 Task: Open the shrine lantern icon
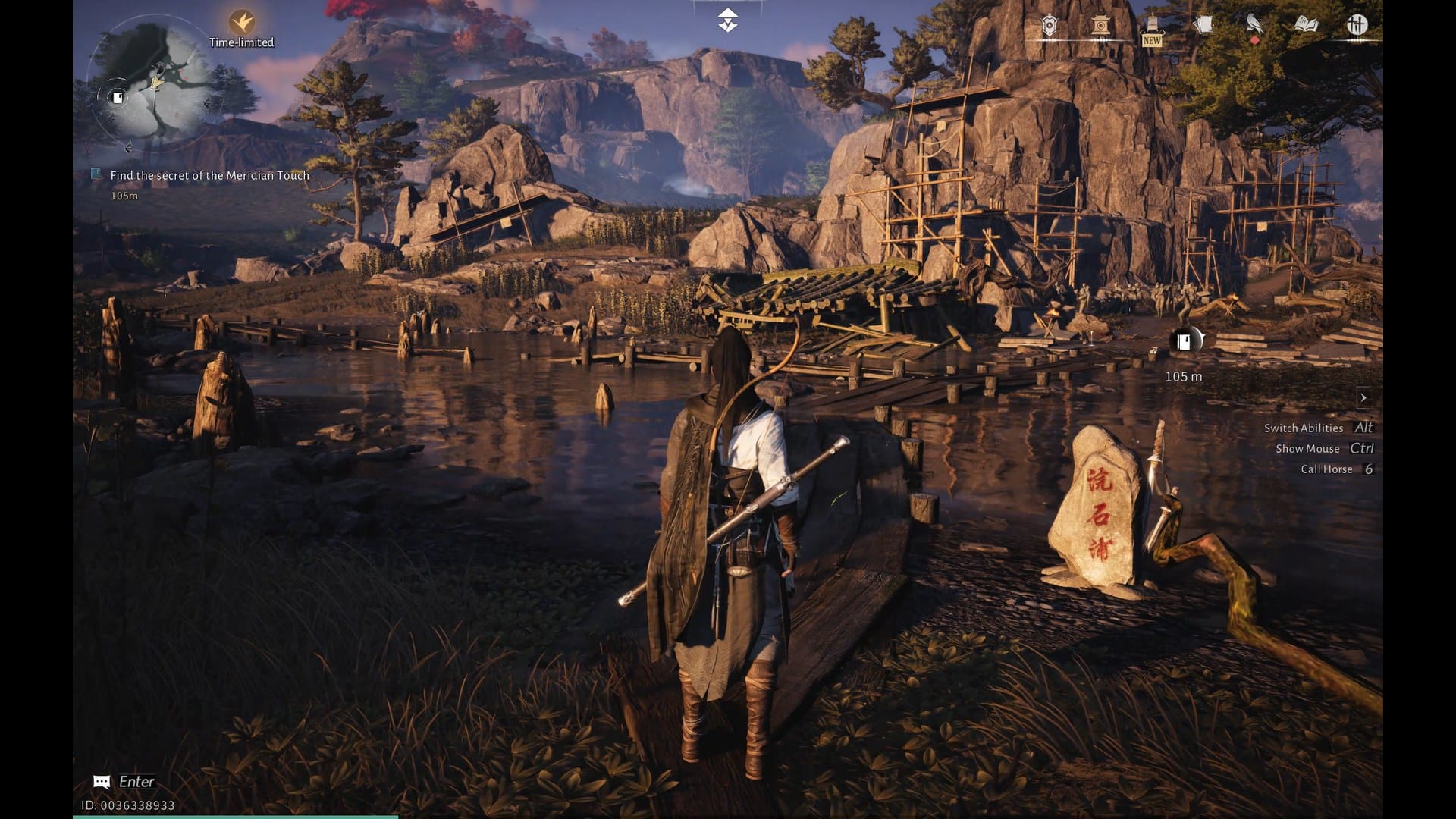(x=1101, y=26)
